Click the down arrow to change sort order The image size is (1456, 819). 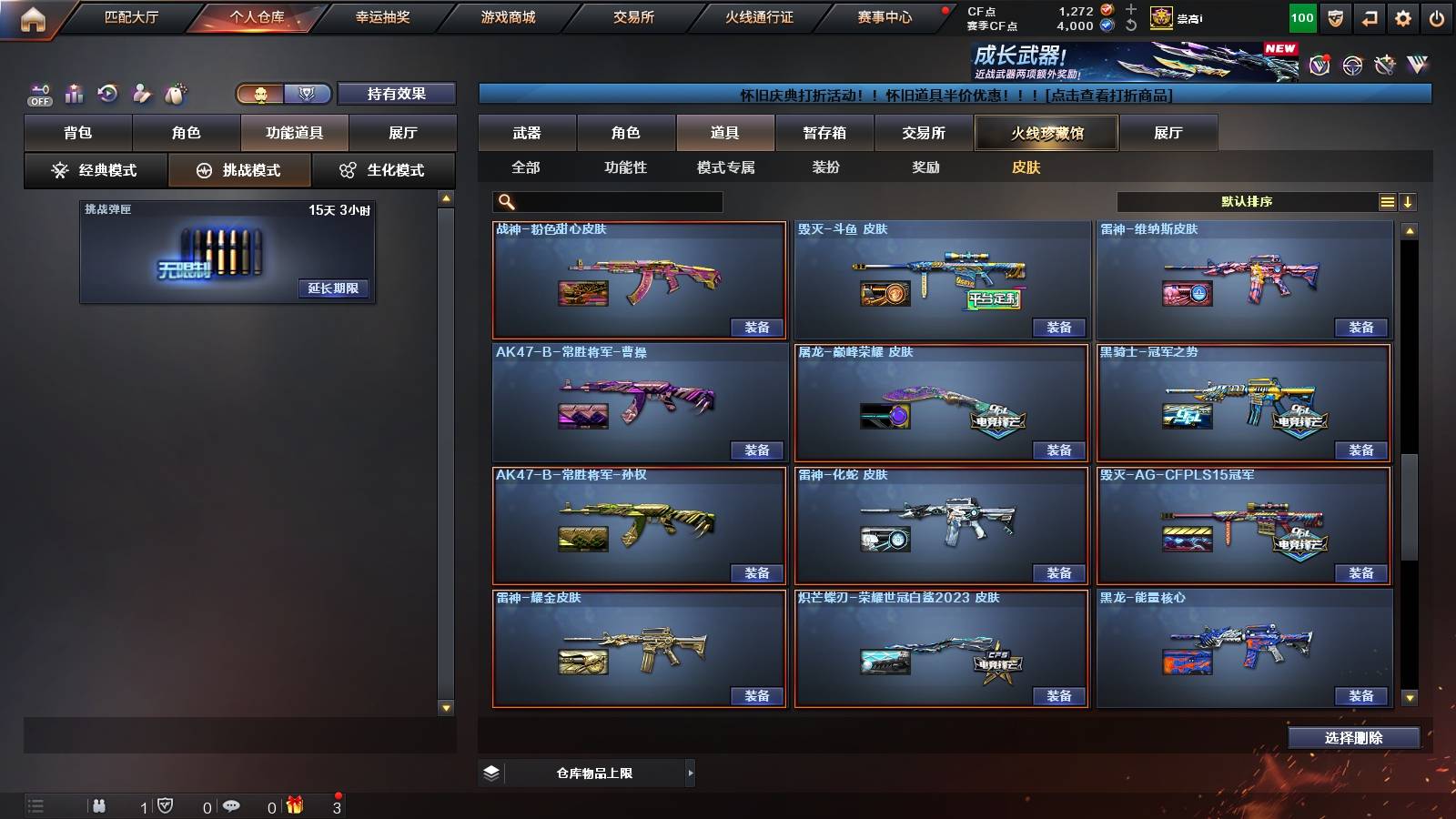tap(1408, 201)
